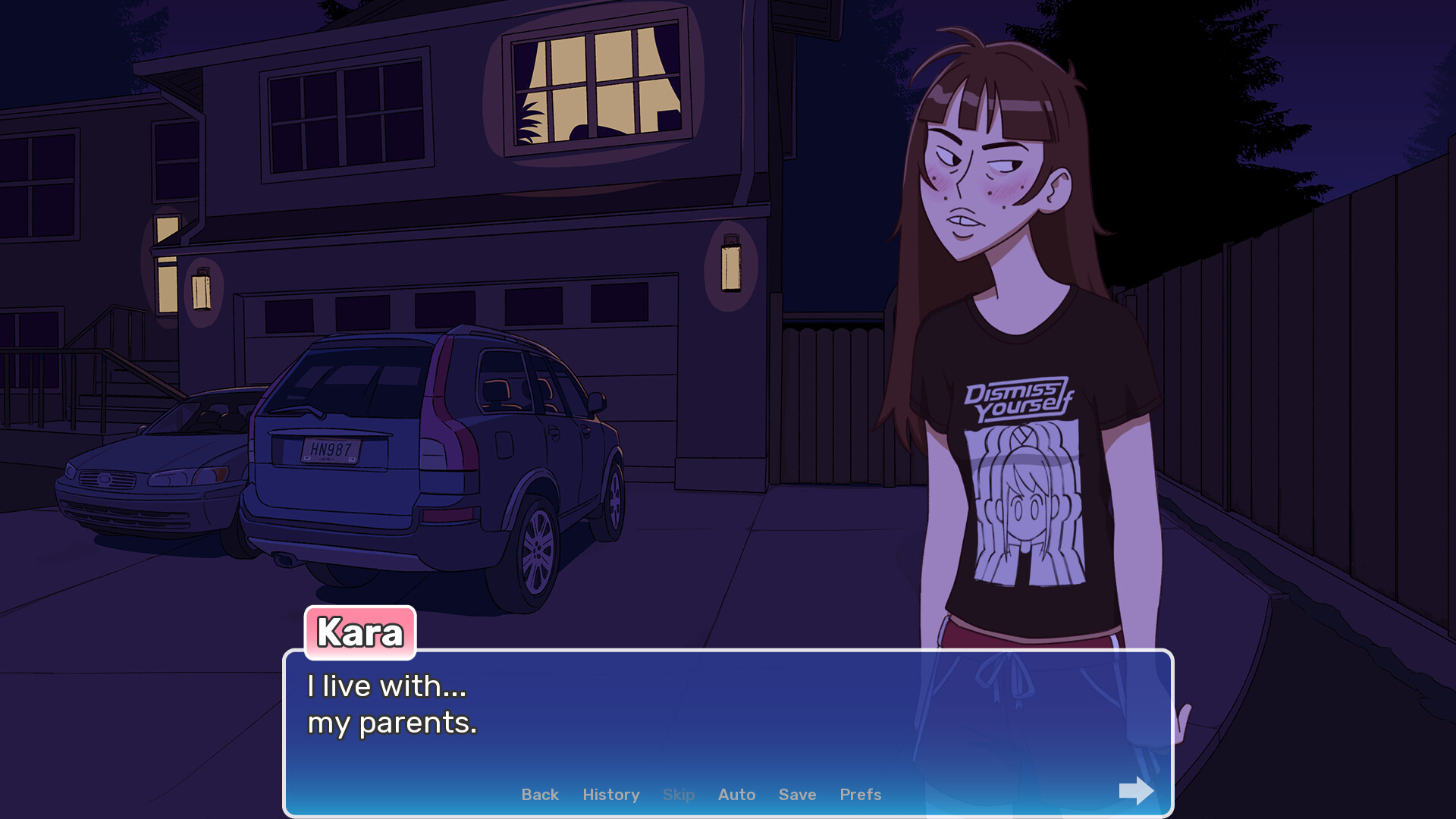This screenshot has height=819, width=1456.
Task: Toggle Skip mode on
Action: click(679, 795)
